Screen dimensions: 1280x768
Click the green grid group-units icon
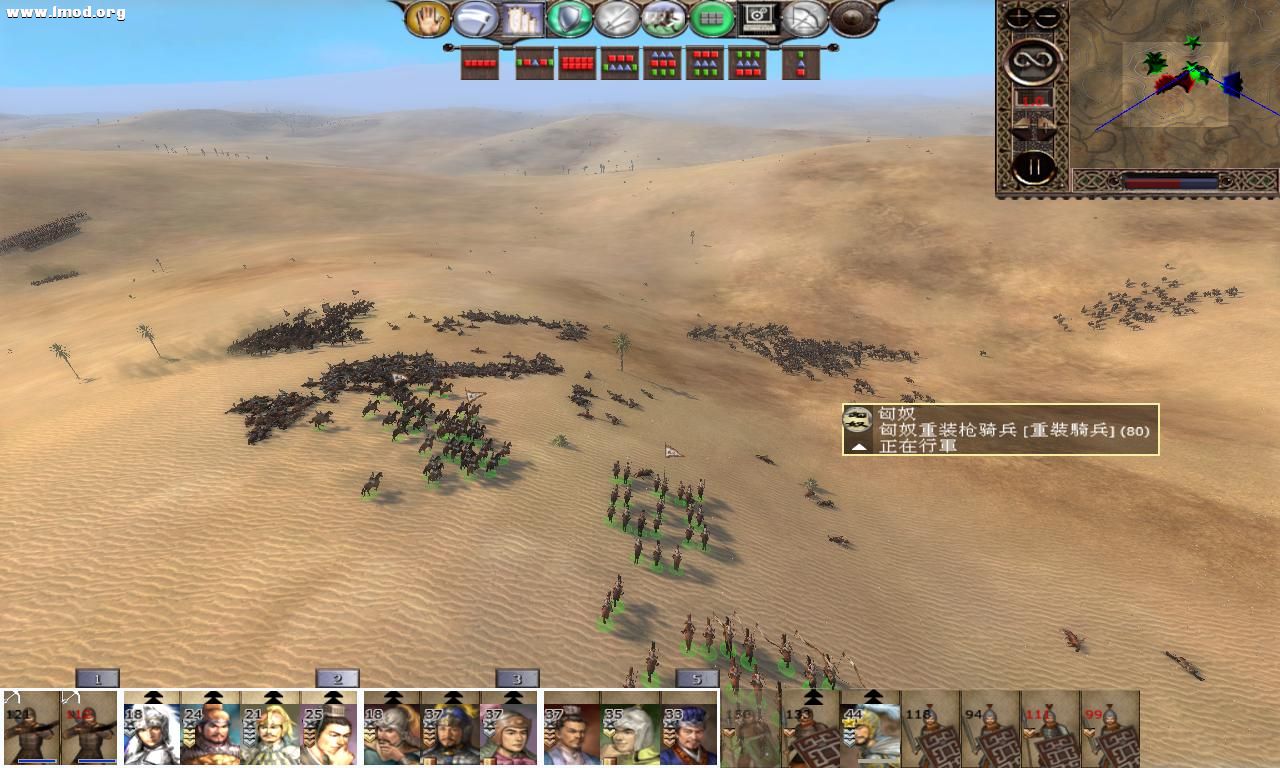[x=712, y=17]
